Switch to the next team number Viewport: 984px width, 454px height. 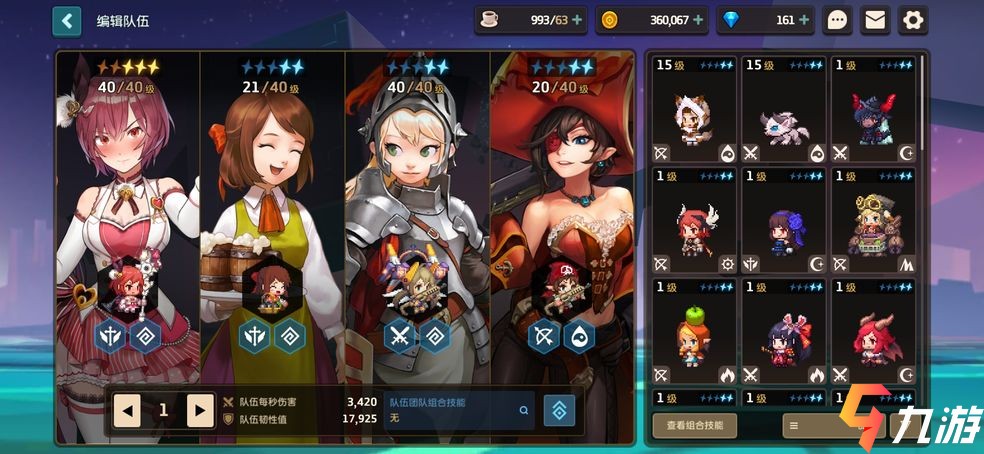click(201, 409)
